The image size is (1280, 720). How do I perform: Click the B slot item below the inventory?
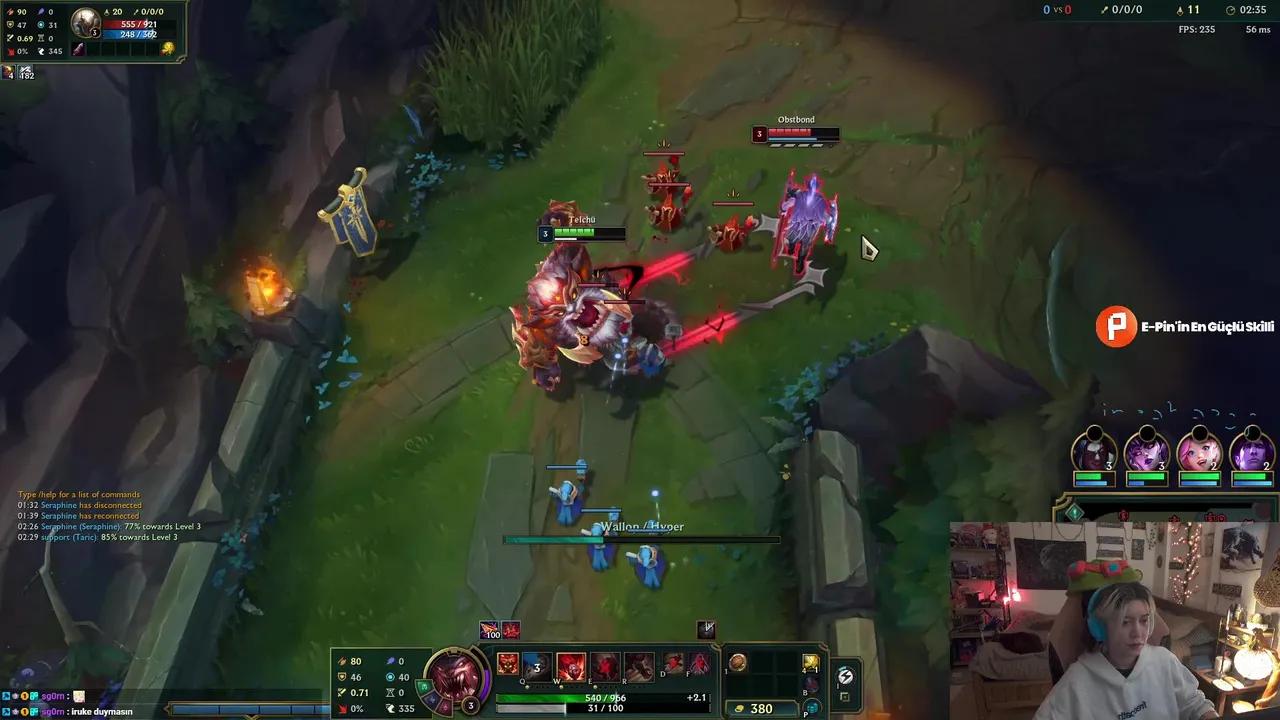[x=810, y=684]
